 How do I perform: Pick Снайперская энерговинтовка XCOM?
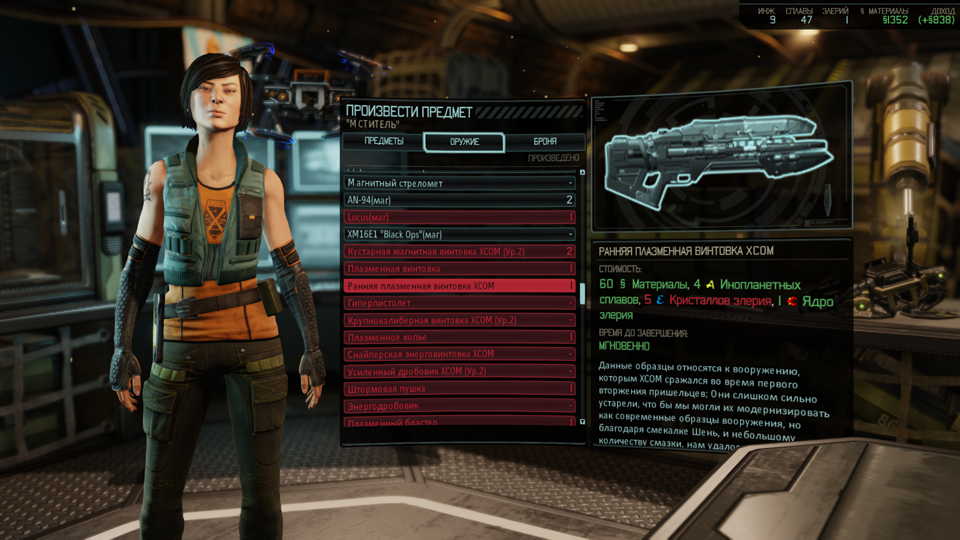click(x=460, y=354)
